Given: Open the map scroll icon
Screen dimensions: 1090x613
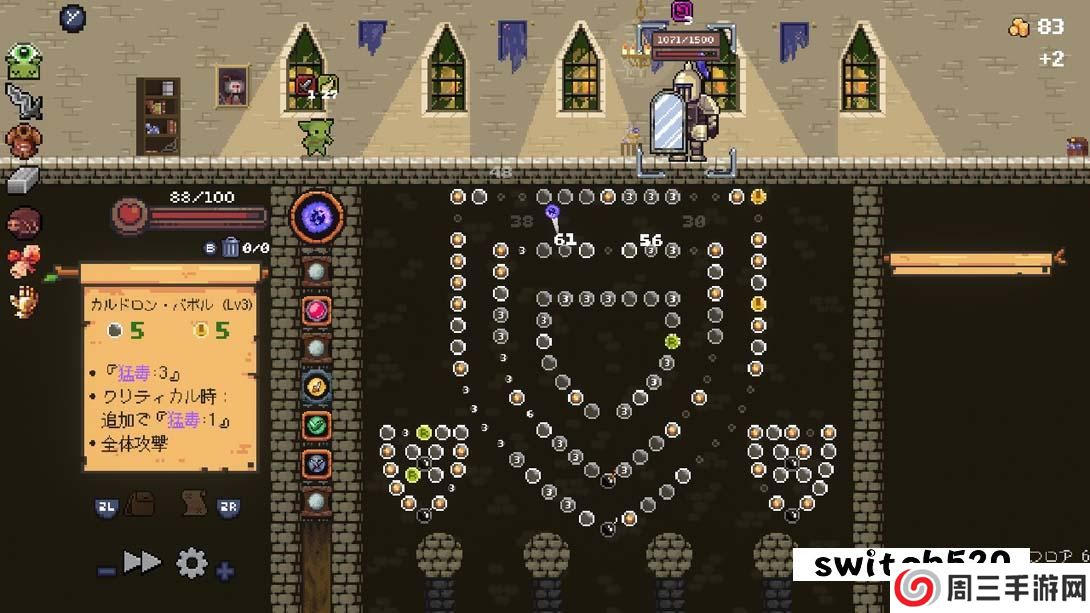Looking at the screenshot, I should (192, 506).
